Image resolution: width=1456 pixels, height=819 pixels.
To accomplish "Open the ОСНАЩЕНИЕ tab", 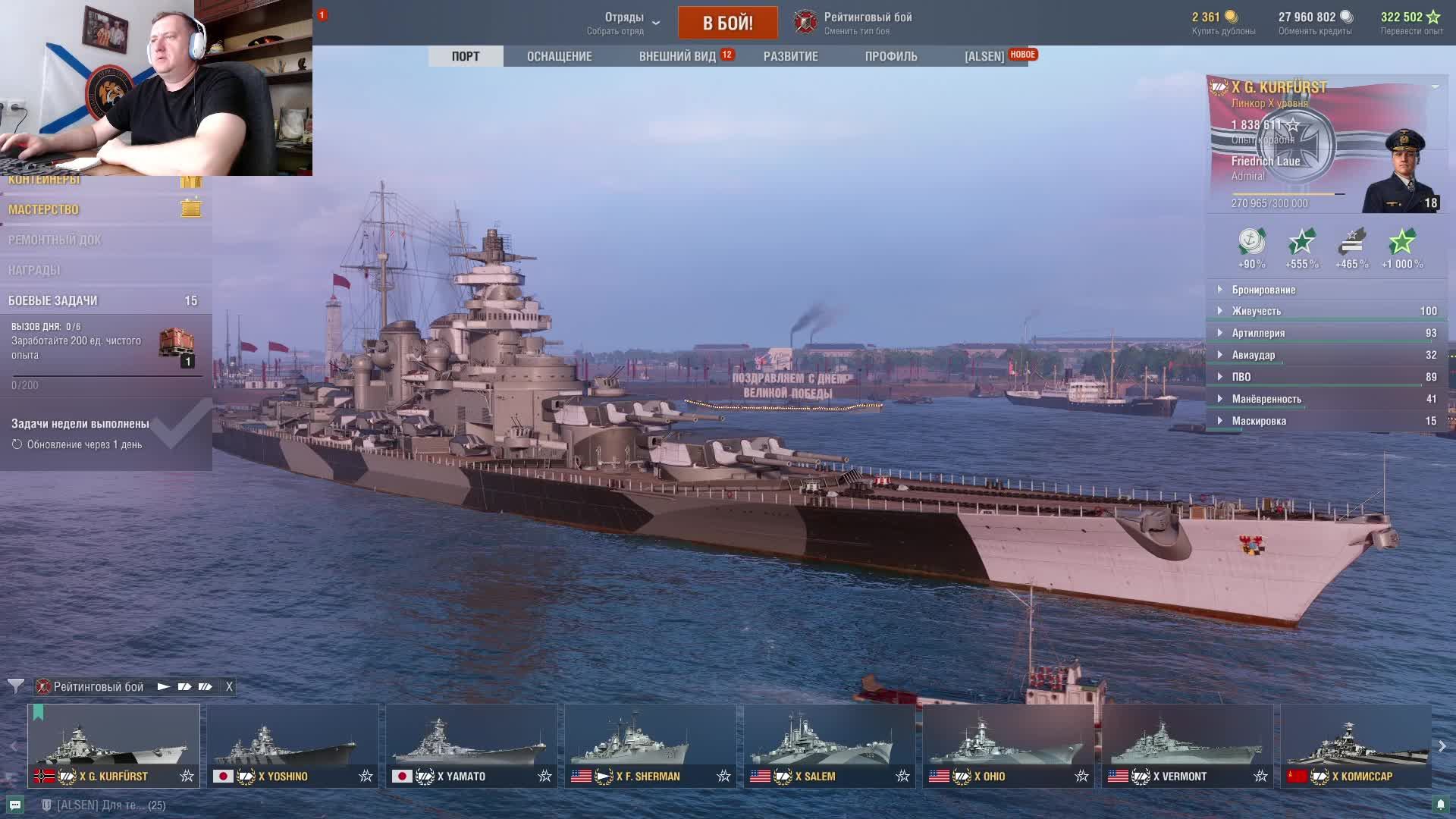I will pos(559,56).
